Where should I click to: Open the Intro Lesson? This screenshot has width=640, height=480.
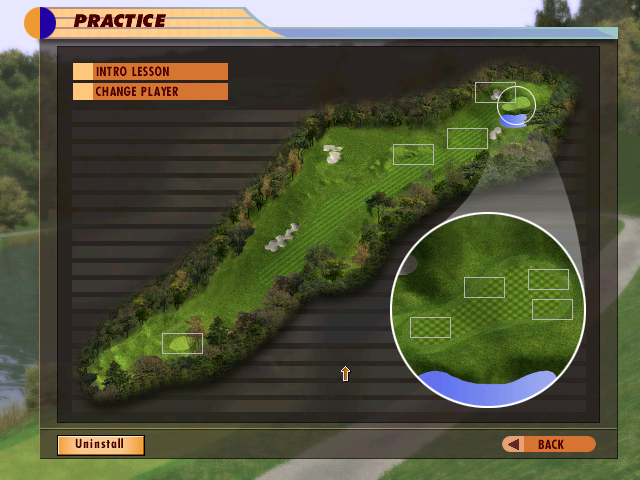[x=150, y=72]
